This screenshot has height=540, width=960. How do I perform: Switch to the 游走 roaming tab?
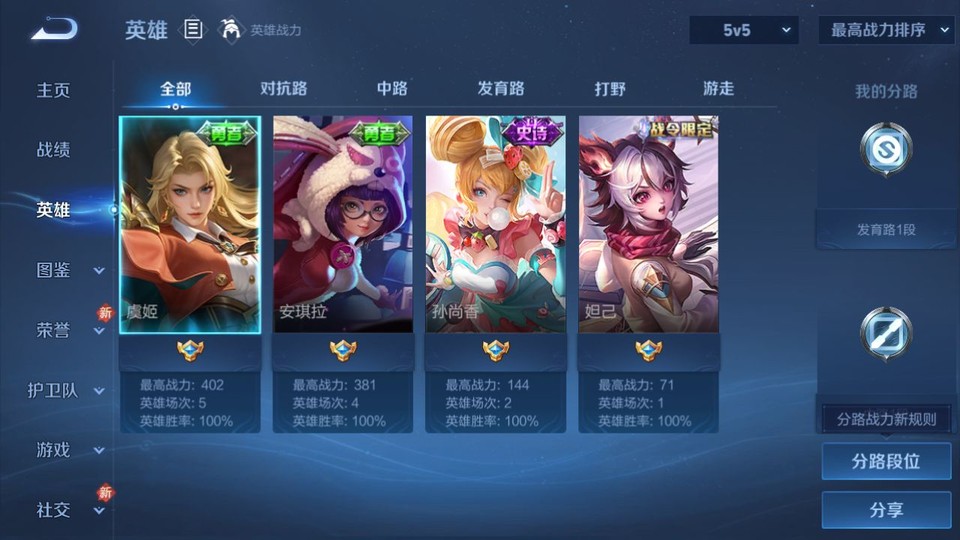(718, 88)
